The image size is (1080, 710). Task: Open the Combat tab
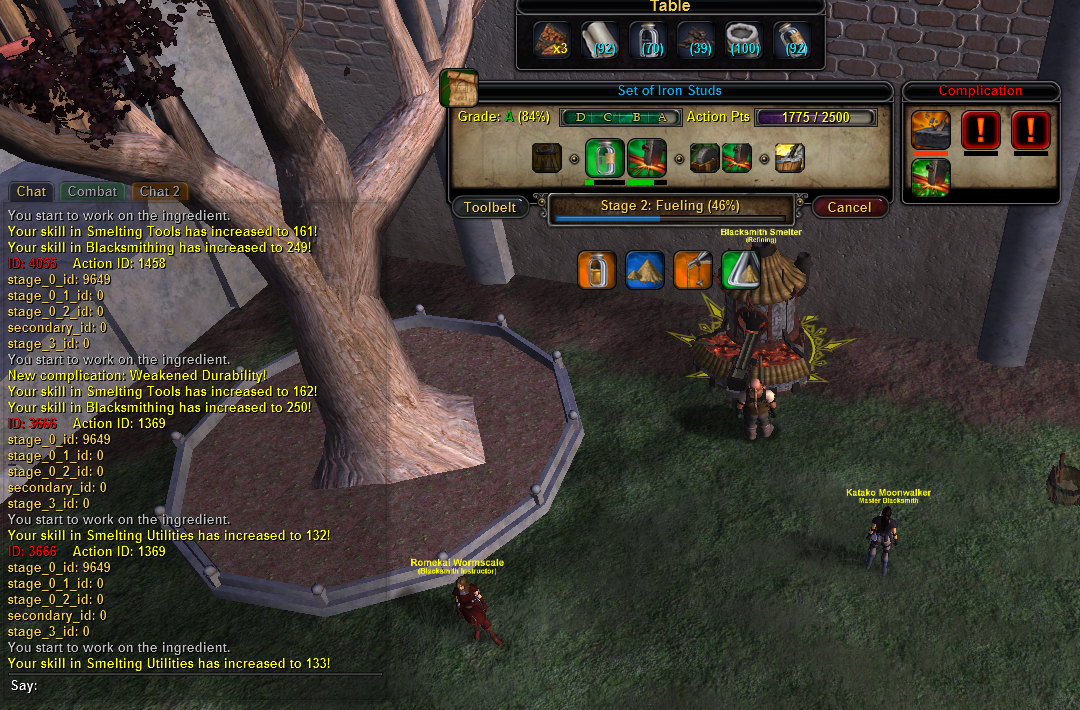coord(93,191)
